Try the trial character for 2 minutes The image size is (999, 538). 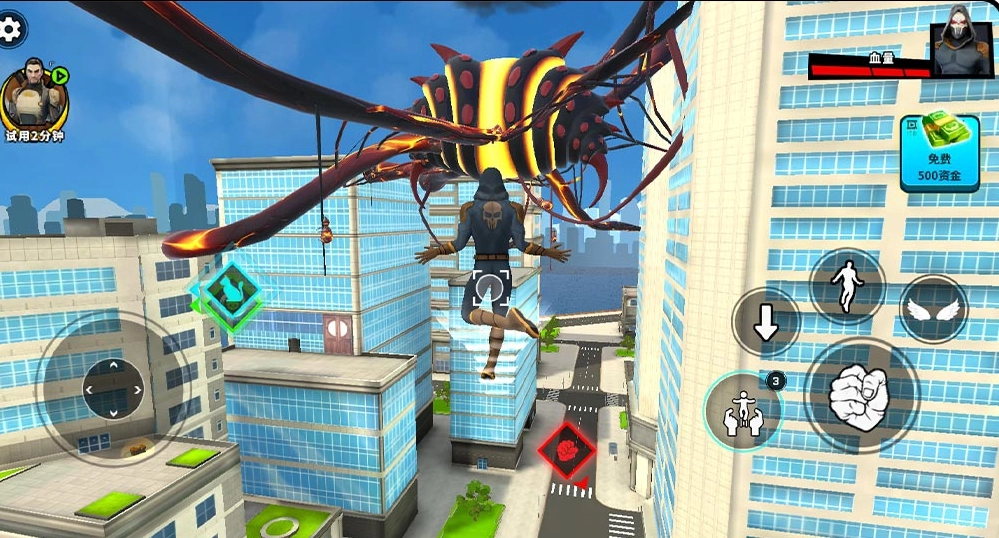pos(33,98)
